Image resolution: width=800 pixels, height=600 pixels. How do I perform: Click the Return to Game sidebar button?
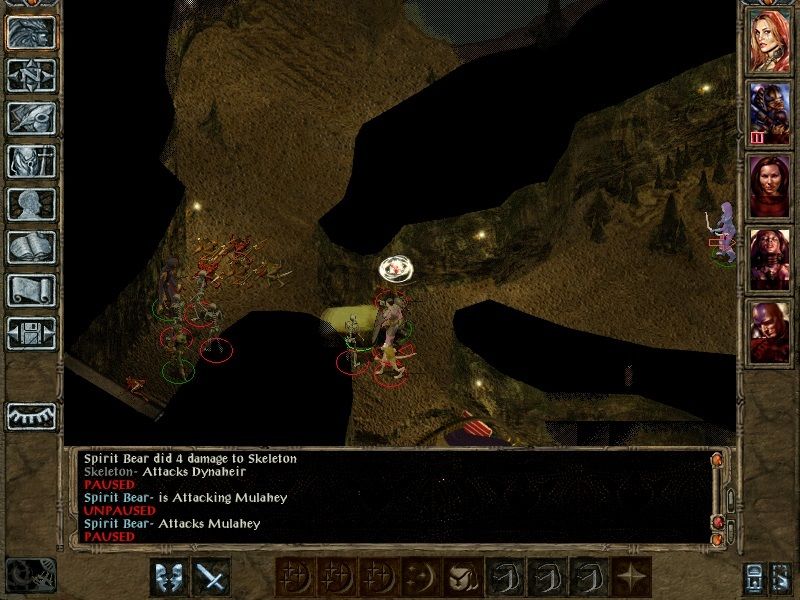click(31, 32)
